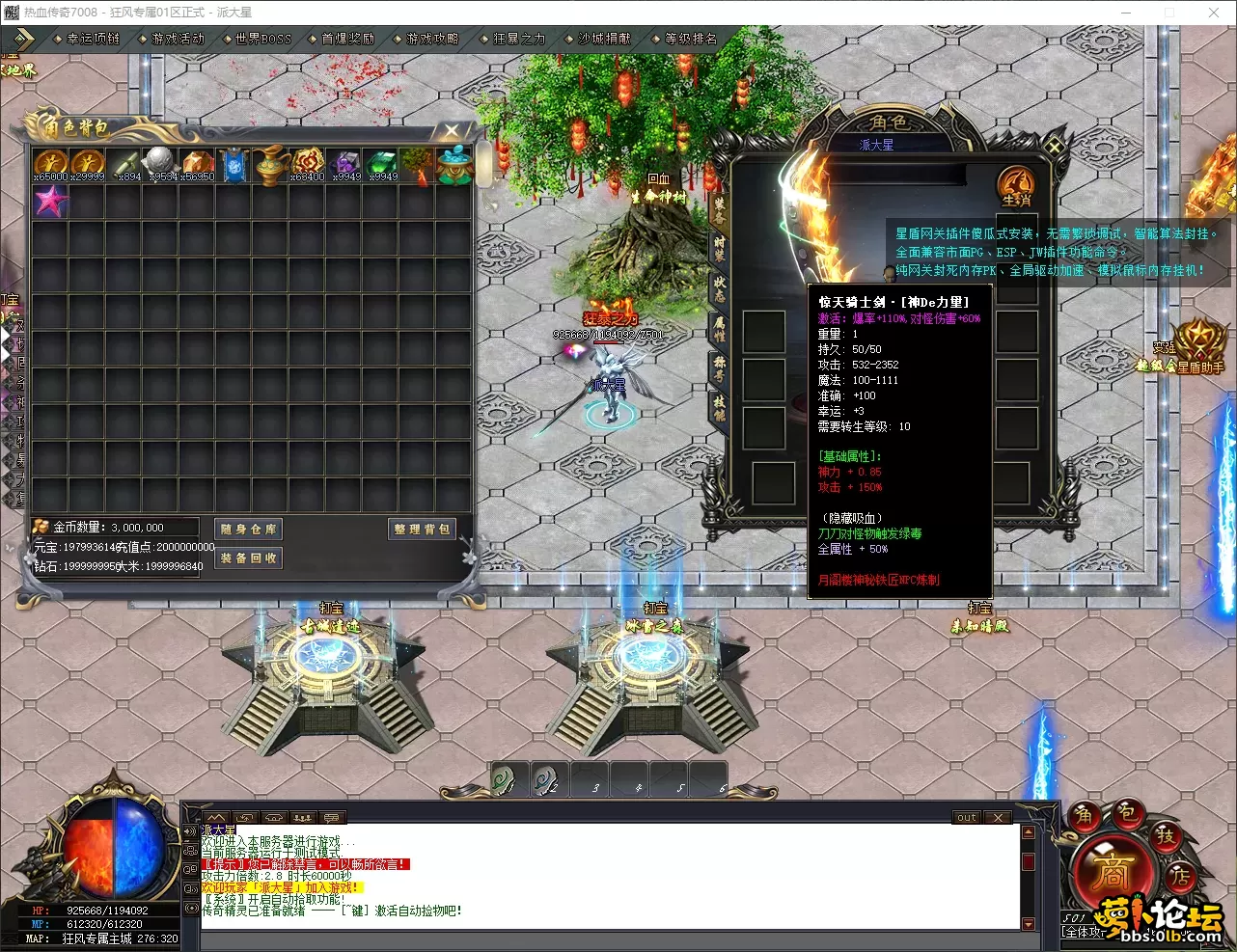
Task: Open the 世界BOSS menu
Action: click(262, 39)
